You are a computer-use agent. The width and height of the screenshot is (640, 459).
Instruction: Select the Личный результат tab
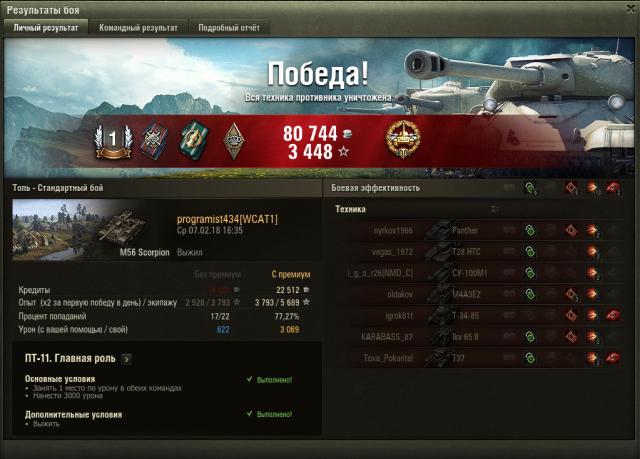point(46,28)
